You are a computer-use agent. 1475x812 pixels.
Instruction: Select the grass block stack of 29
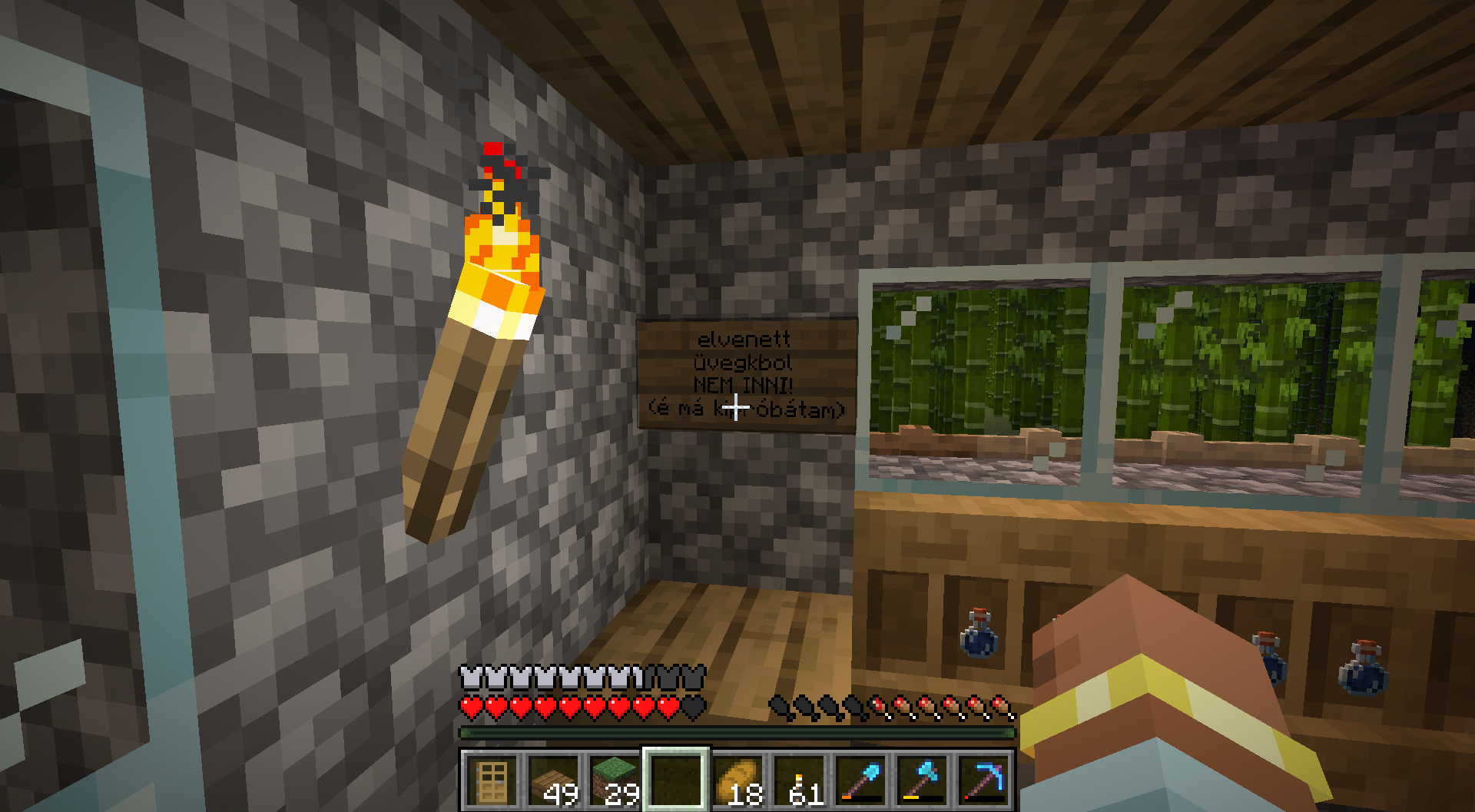click(x=615, y=780)
